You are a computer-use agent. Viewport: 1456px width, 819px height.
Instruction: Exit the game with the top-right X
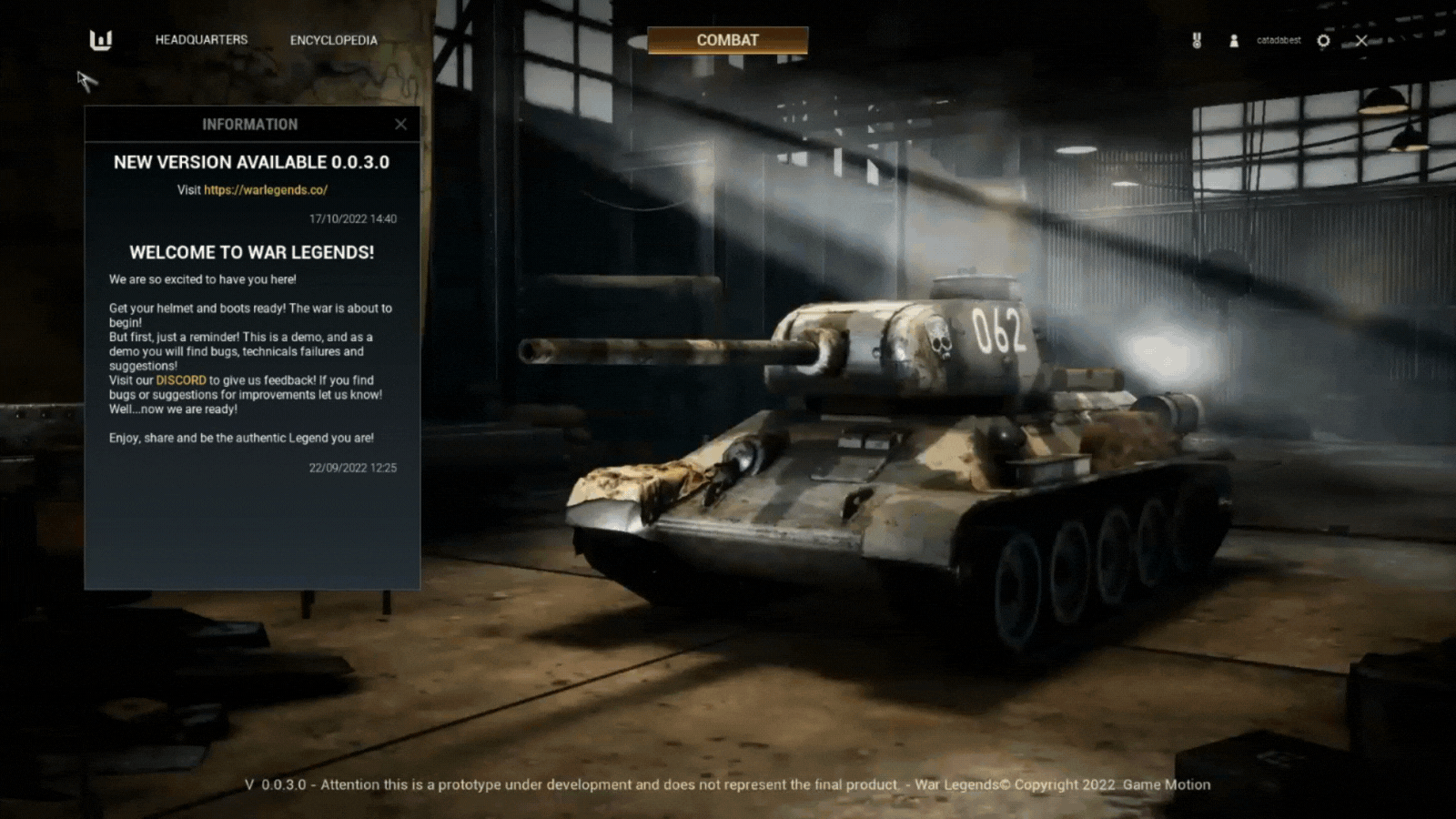click(x=1361, y=41)
